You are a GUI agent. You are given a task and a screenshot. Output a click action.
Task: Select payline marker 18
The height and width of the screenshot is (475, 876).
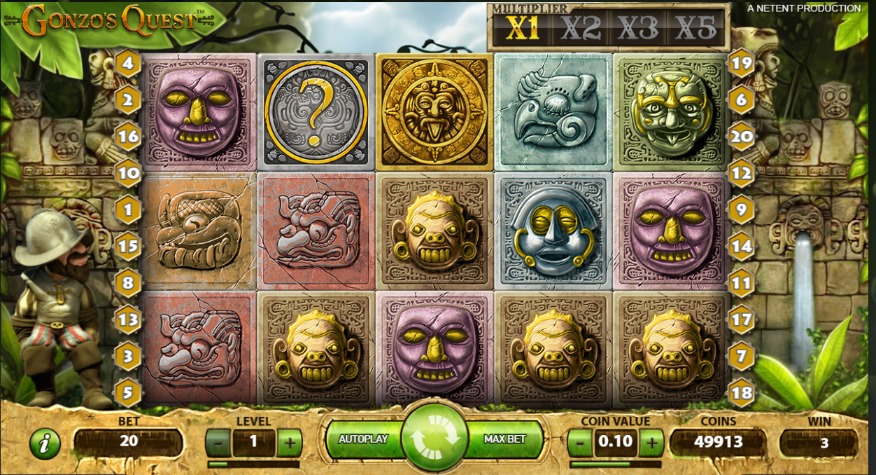coord(741,392)
